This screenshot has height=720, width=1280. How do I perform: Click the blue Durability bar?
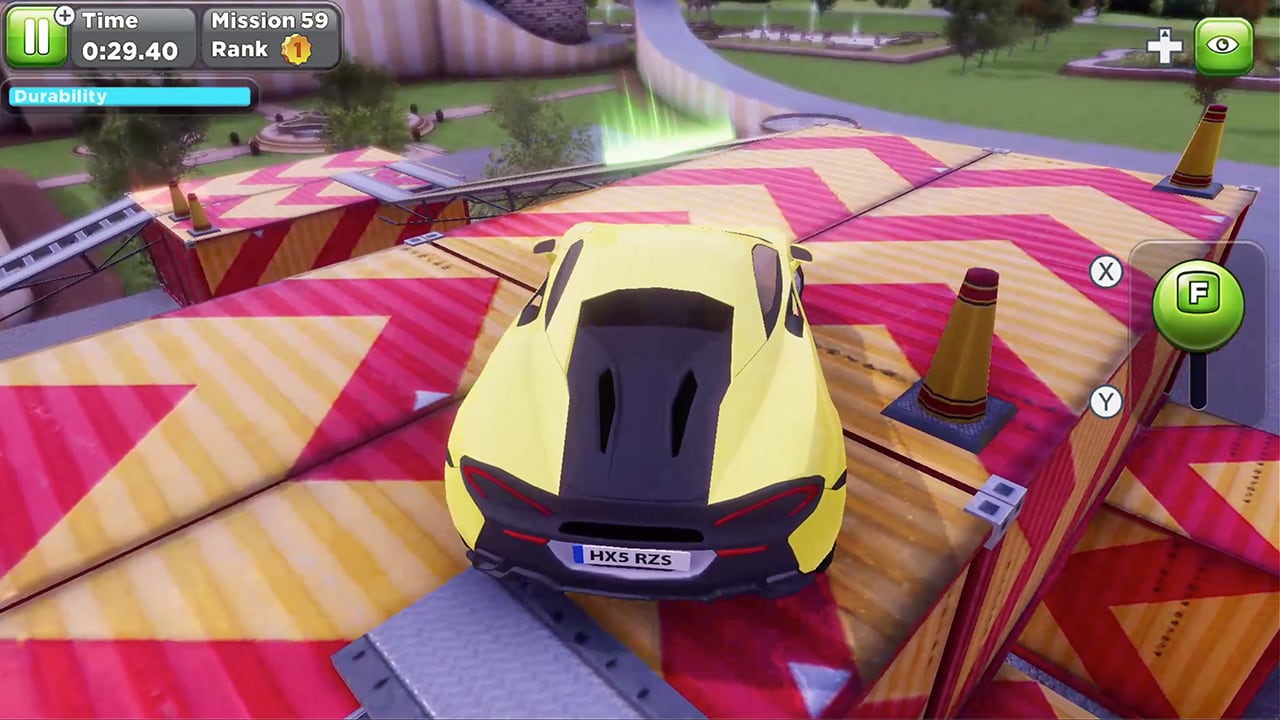[x=128, y=96]
